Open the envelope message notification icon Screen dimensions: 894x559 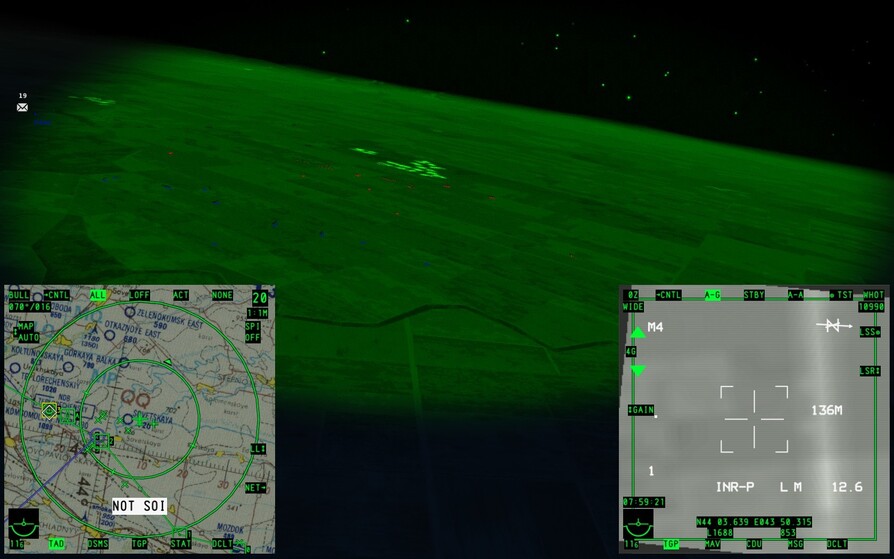(22, 107)
